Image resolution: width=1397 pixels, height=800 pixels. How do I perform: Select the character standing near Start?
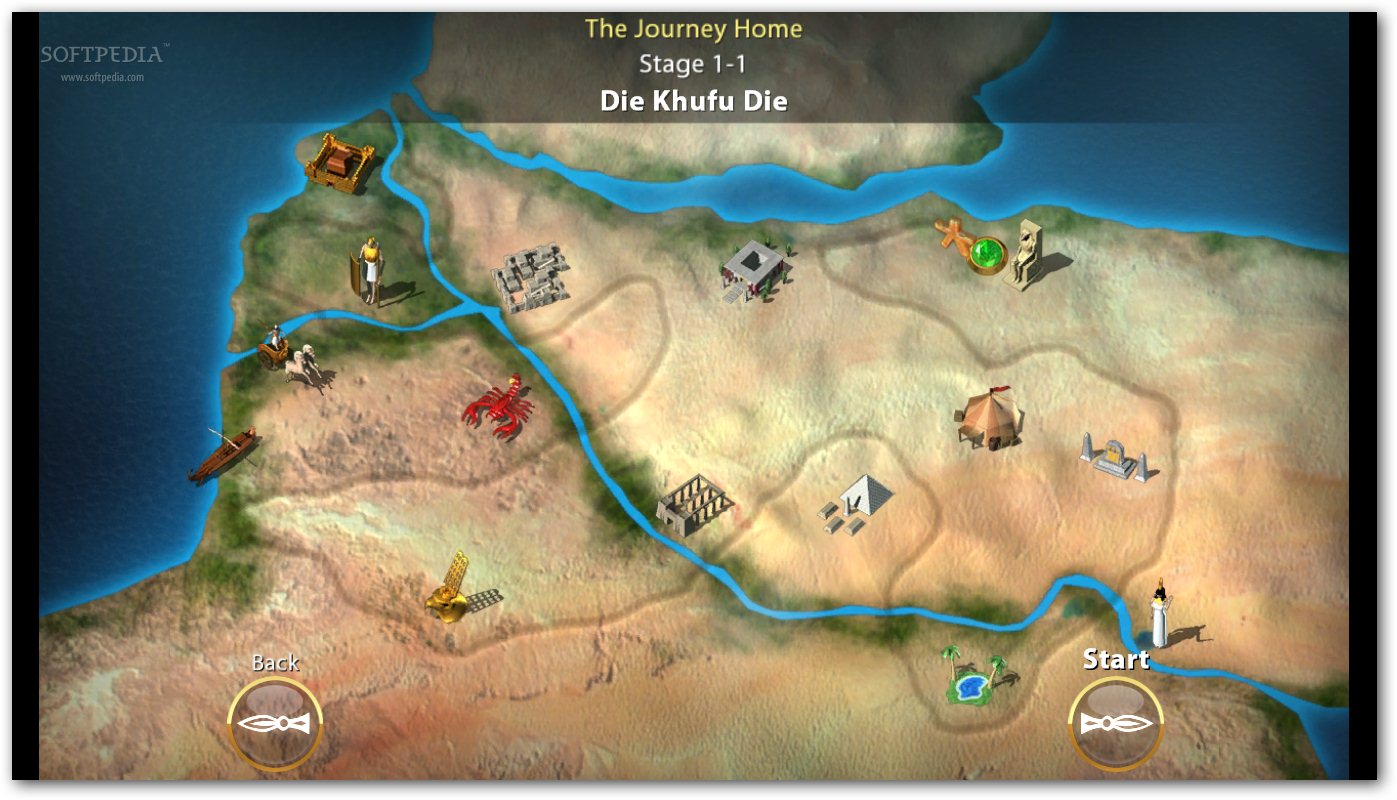[x=1160, y=610]
